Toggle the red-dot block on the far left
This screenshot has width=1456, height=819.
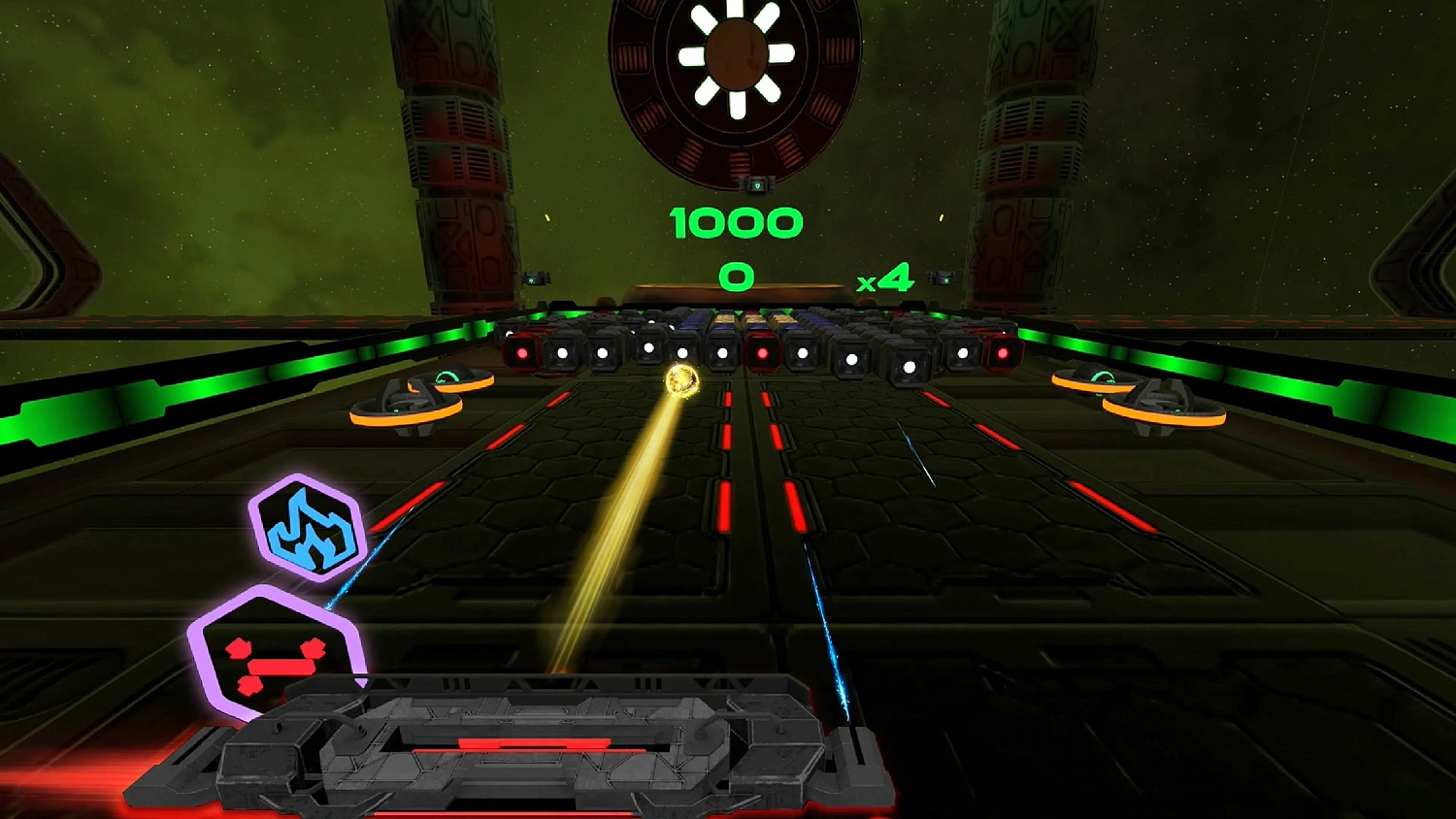tap(522, 354)
